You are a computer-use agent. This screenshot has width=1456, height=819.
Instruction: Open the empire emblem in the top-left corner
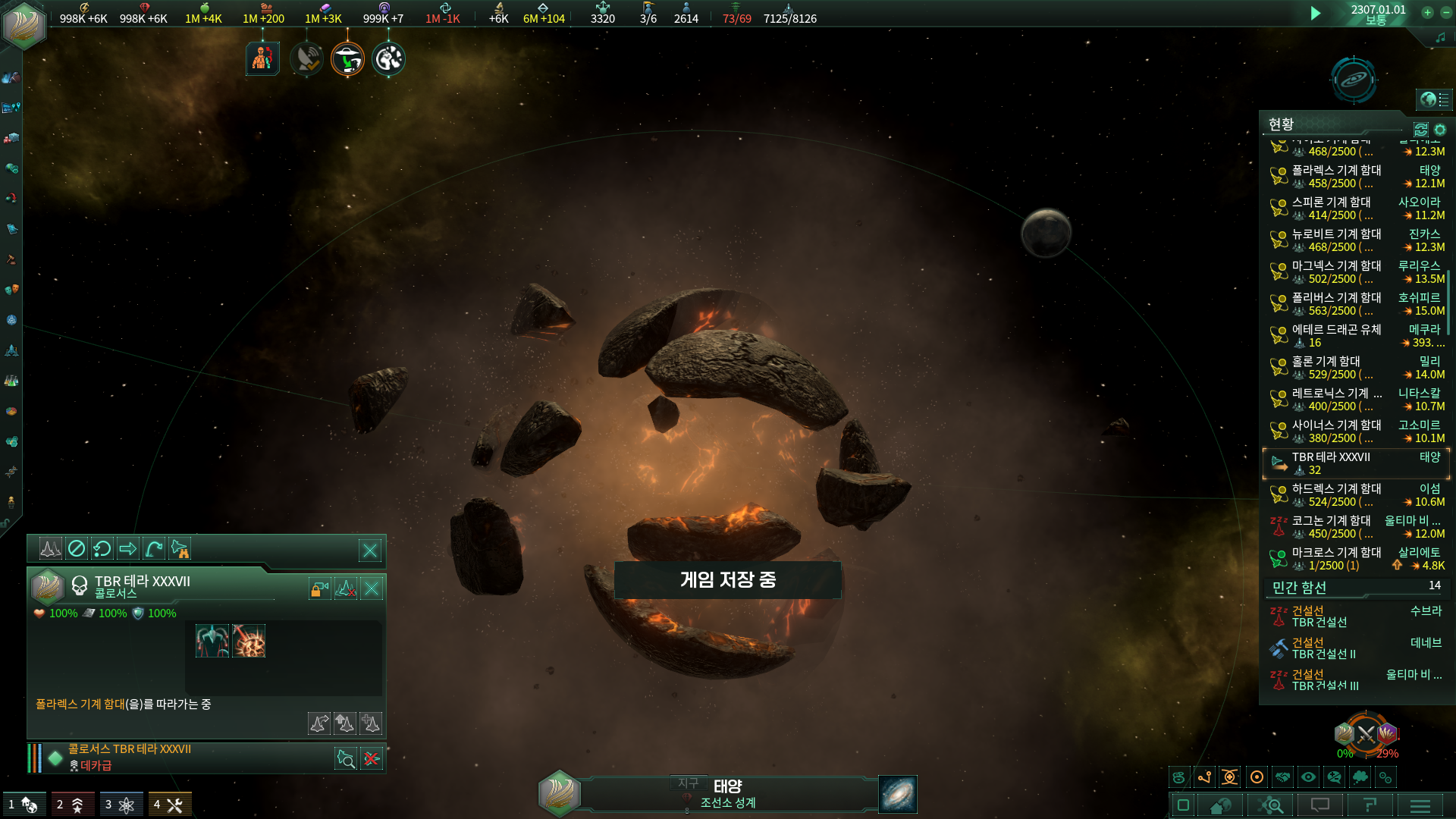tap(24, 24)
